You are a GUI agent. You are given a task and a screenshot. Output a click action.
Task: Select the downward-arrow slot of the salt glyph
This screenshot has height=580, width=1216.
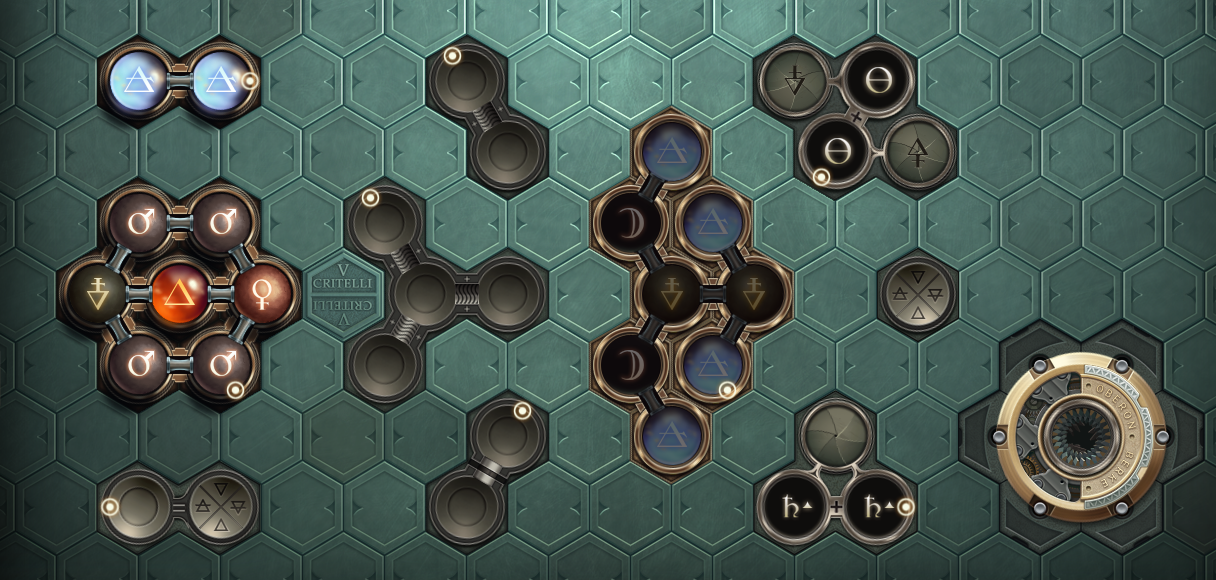click(x=795, y=82)
